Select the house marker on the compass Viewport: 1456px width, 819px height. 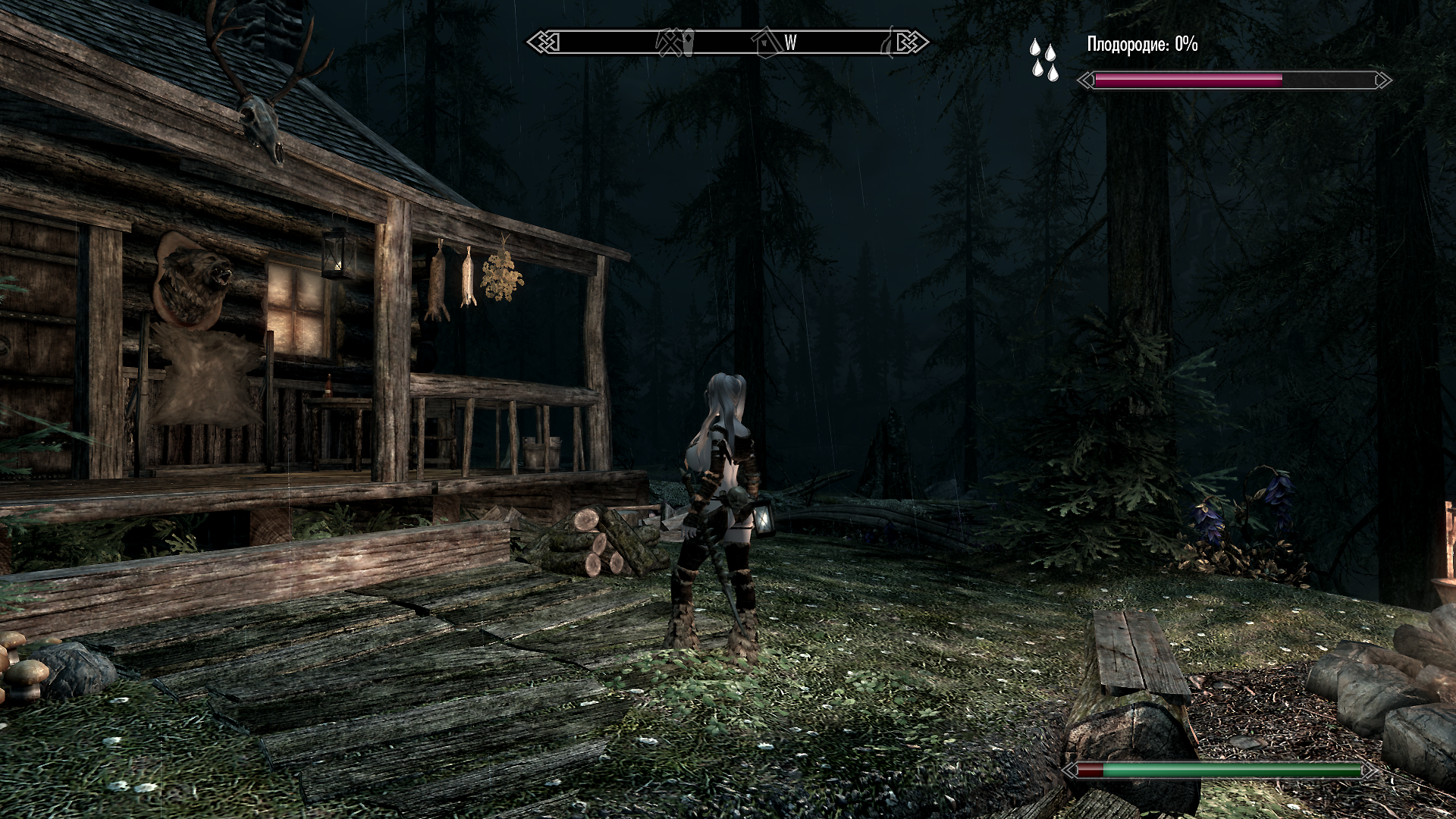tap(767, 42)
